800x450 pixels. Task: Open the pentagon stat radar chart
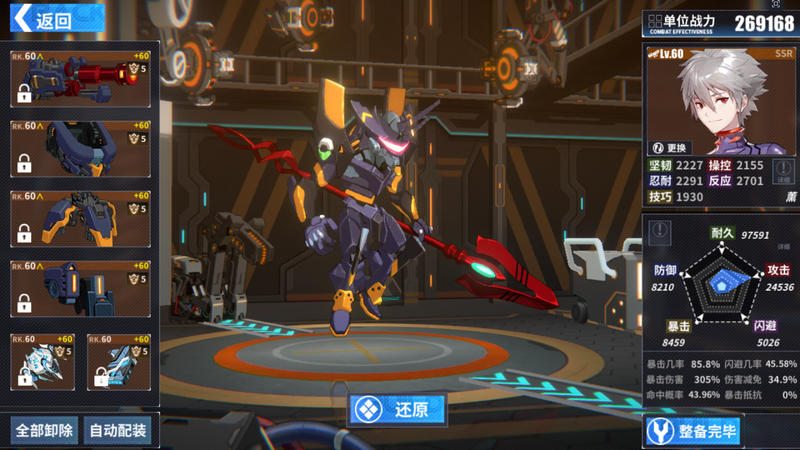click(x=722, y=283)
